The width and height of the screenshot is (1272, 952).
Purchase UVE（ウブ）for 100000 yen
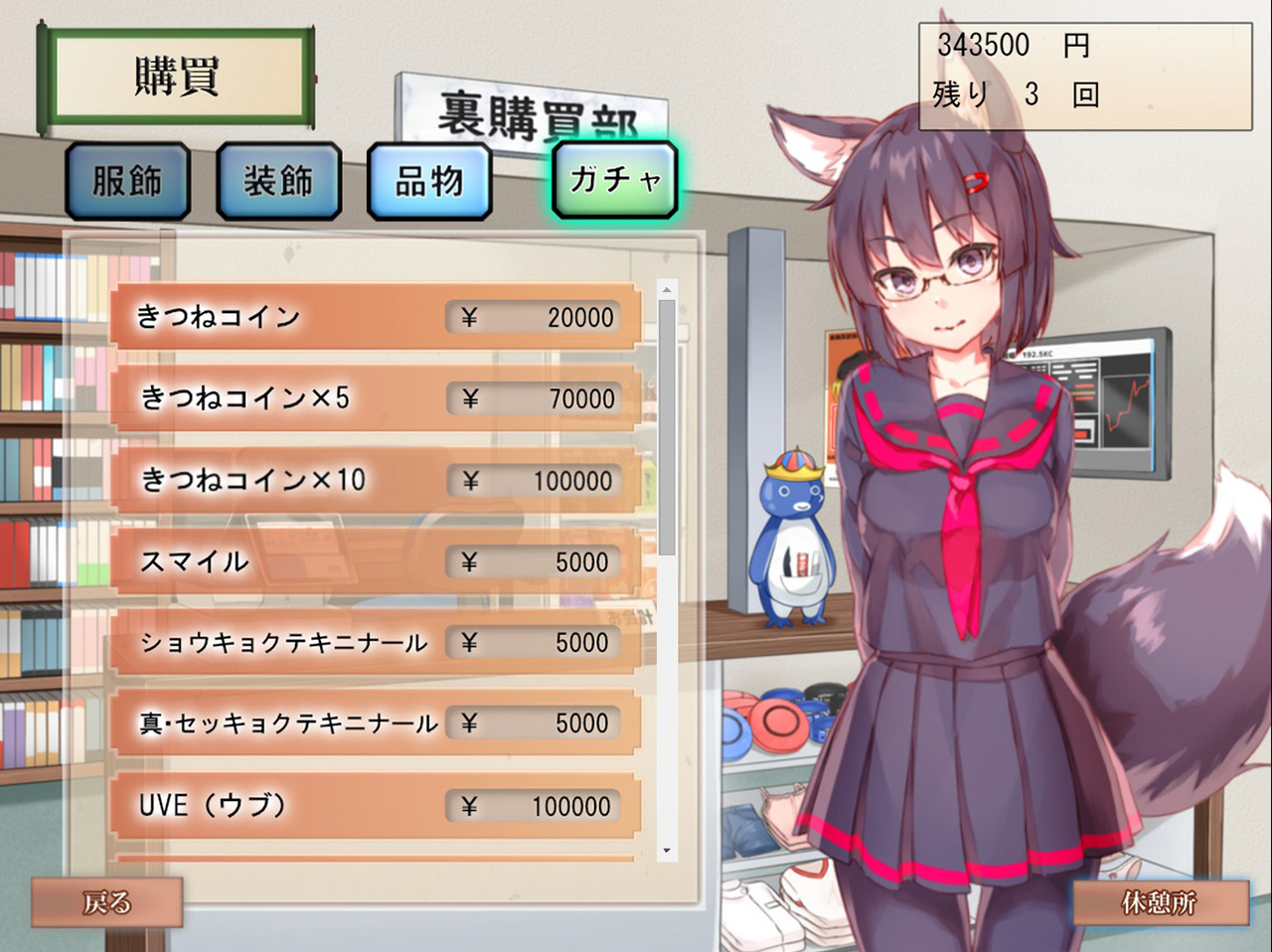click(x=376, y=805)
